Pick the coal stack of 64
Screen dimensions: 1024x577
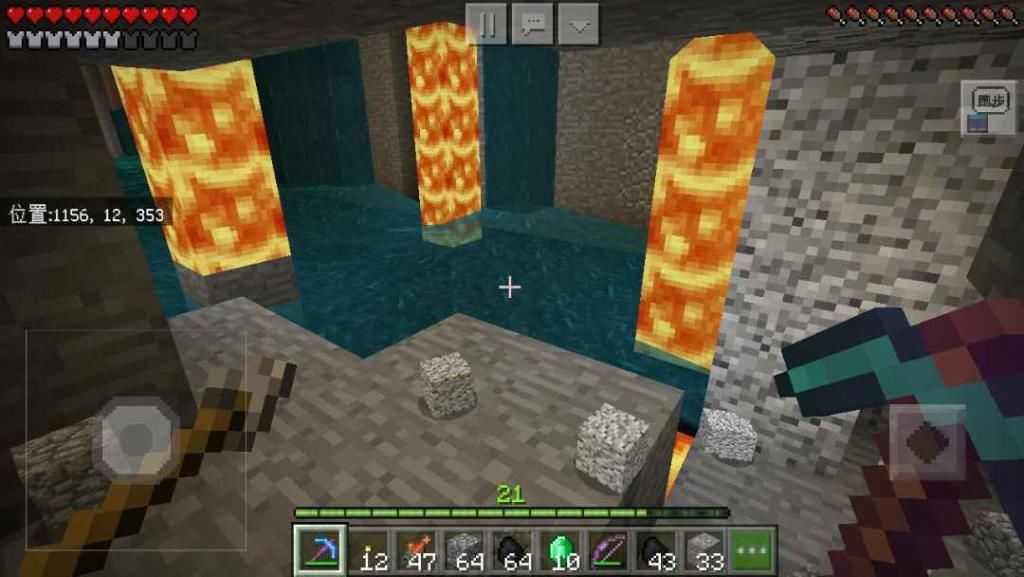(x=512, y=550)
